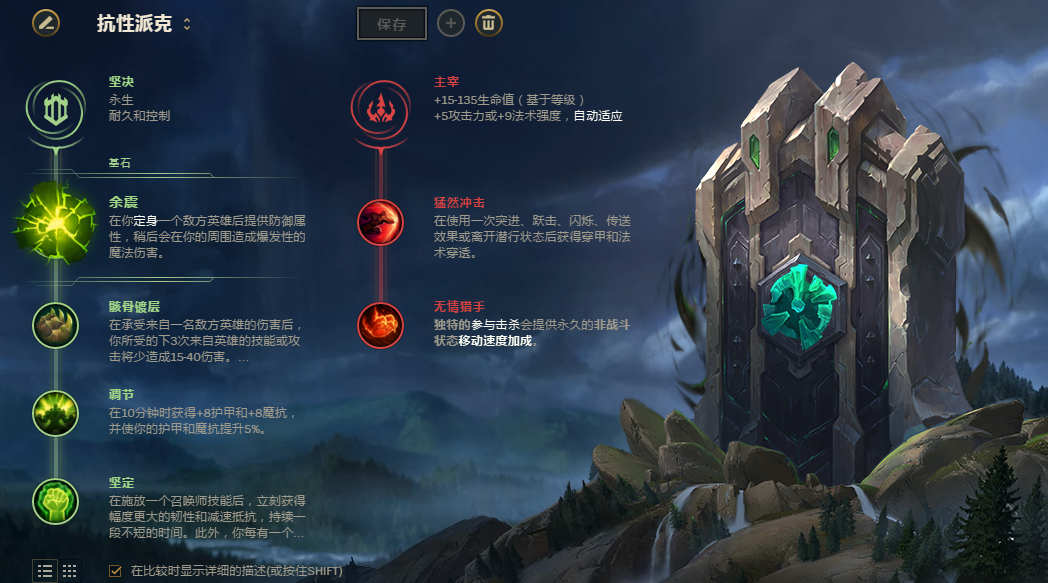Add a new rune page with the plus button
This screenshot has height=583, width=1048.
(x=451, y=23)
